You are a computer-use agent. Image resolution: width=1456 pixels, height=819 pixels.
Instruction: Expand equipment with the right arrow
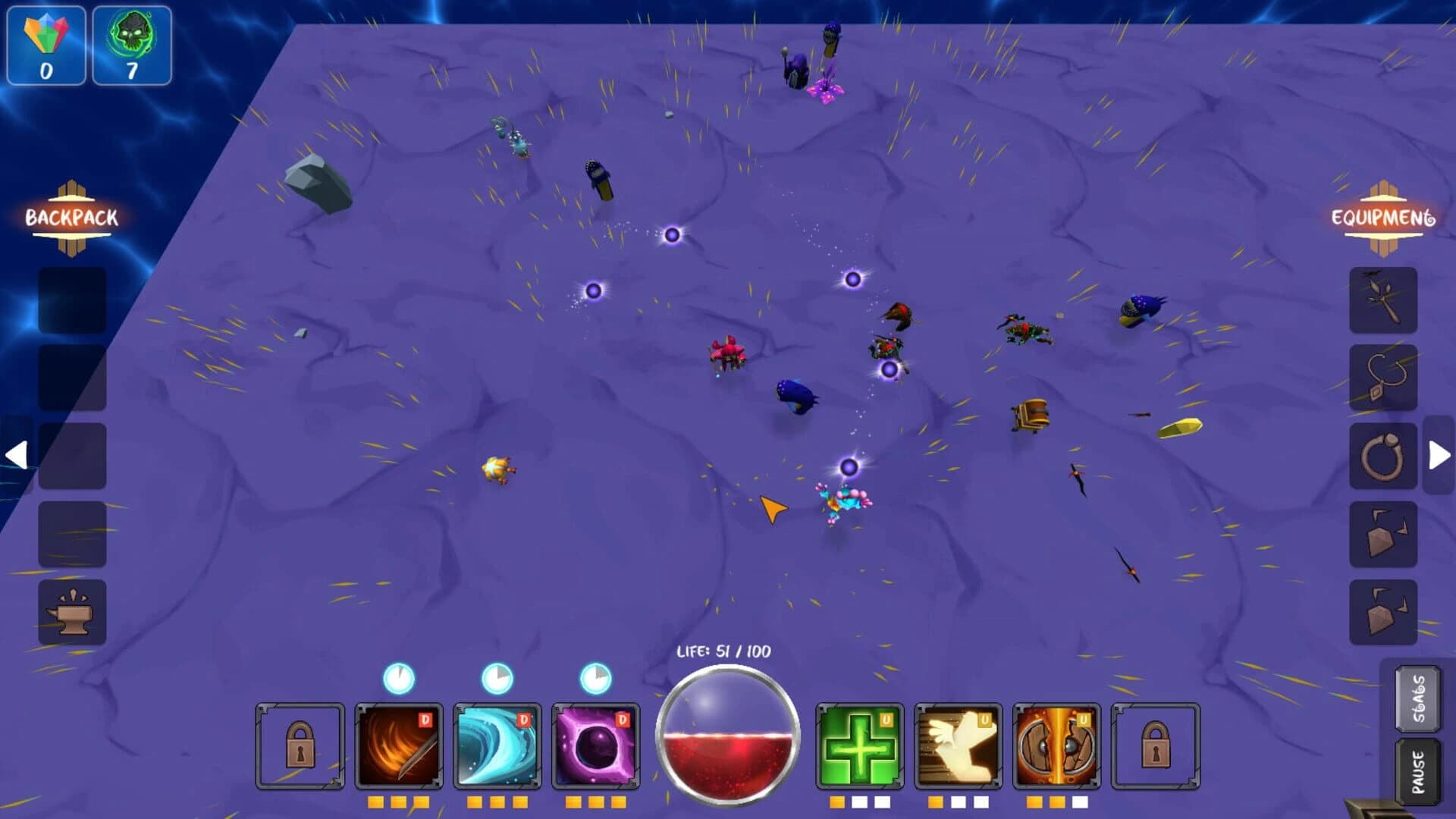point(1436,455)
